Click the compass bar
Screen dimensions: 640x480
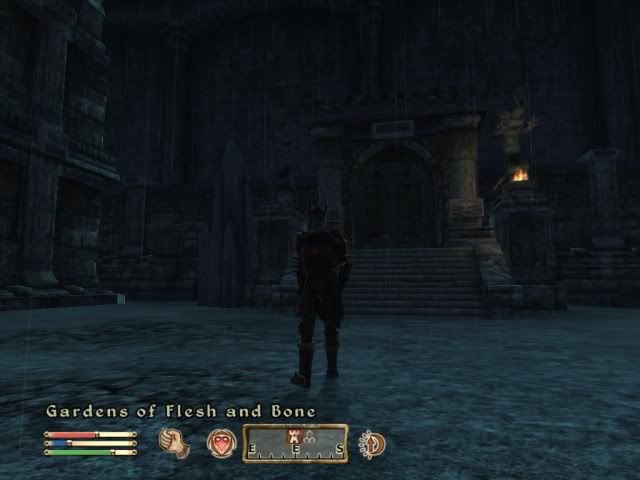click(x=295, y=443)
